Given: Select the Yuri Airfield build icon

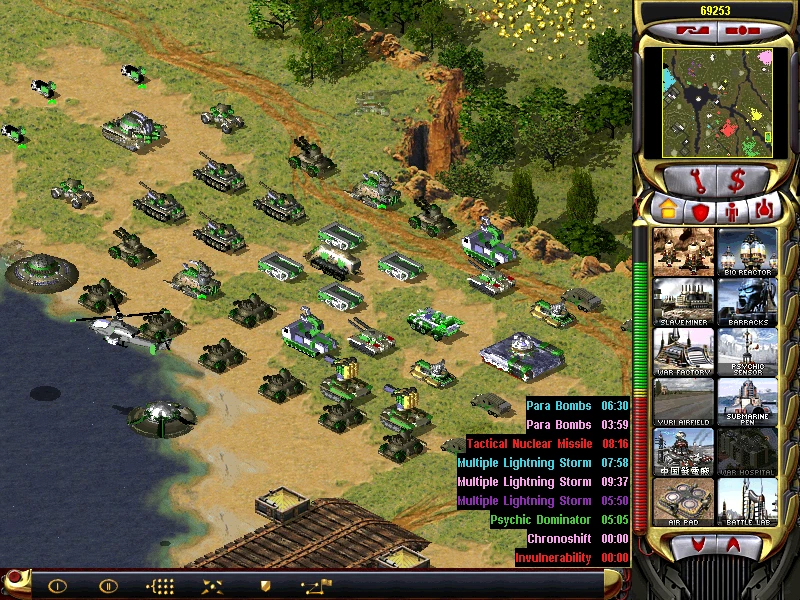Looking at the screenshot, I should tap(684, 402).
